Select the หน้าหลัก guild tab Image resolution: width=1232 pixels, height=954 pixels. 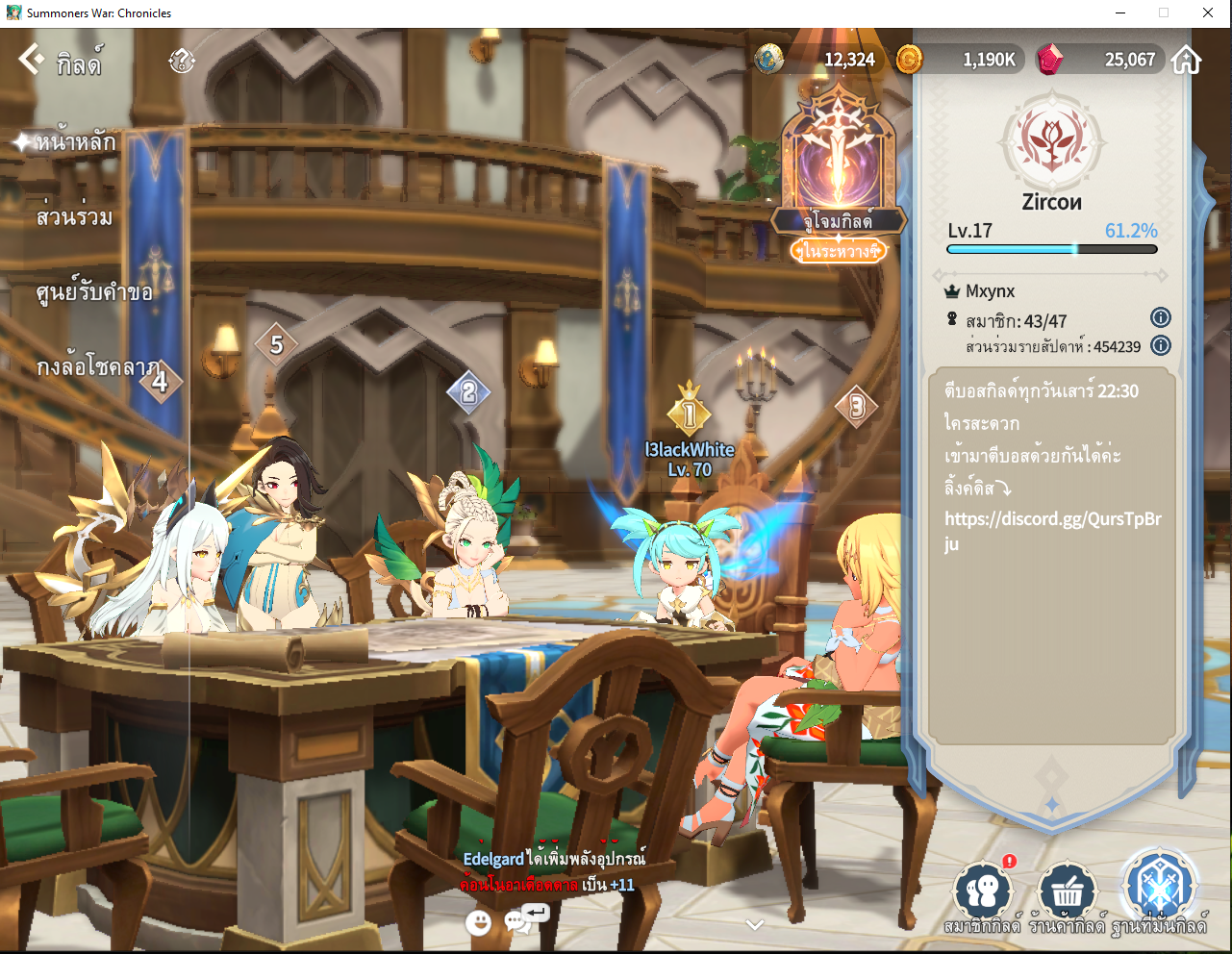(75, 142)
